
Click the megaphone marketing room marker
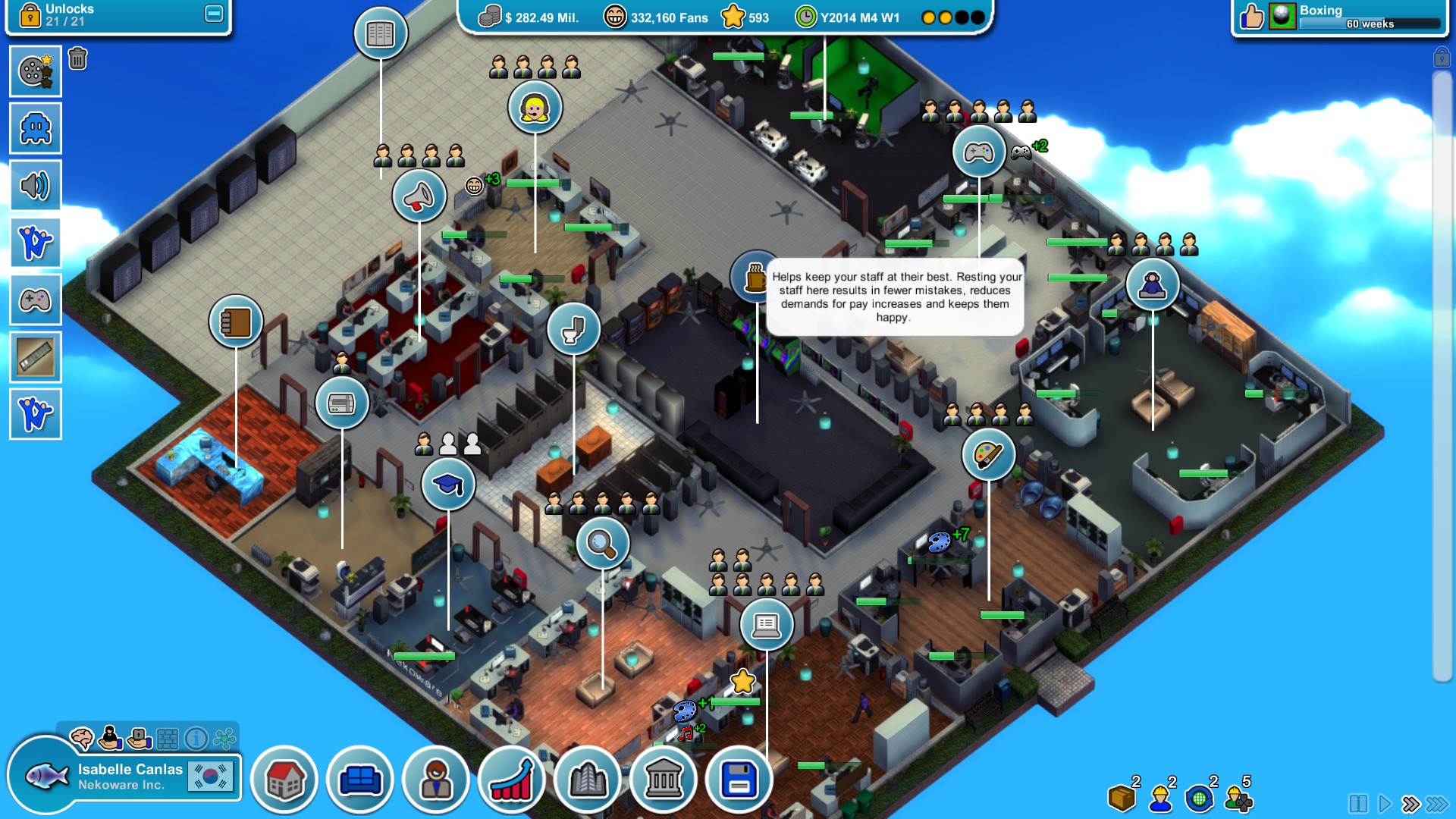point(419,196)
